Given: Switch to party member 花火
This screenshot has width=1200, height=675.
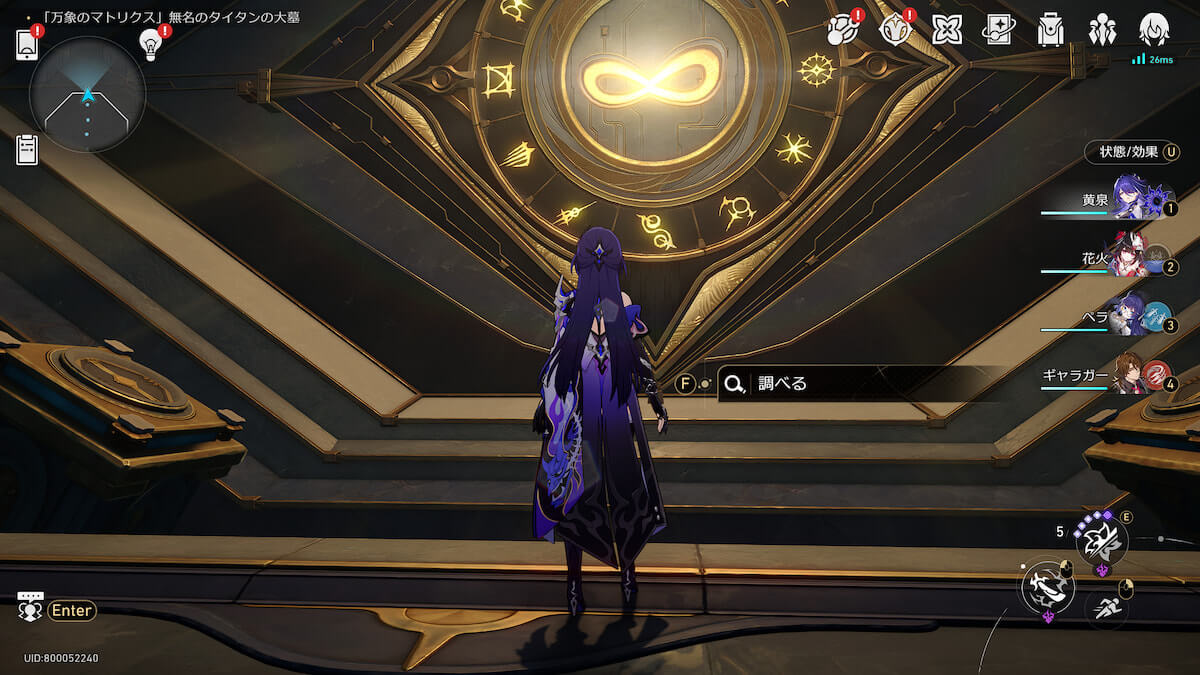Looking at the screenshot, I should point(1130,258).
